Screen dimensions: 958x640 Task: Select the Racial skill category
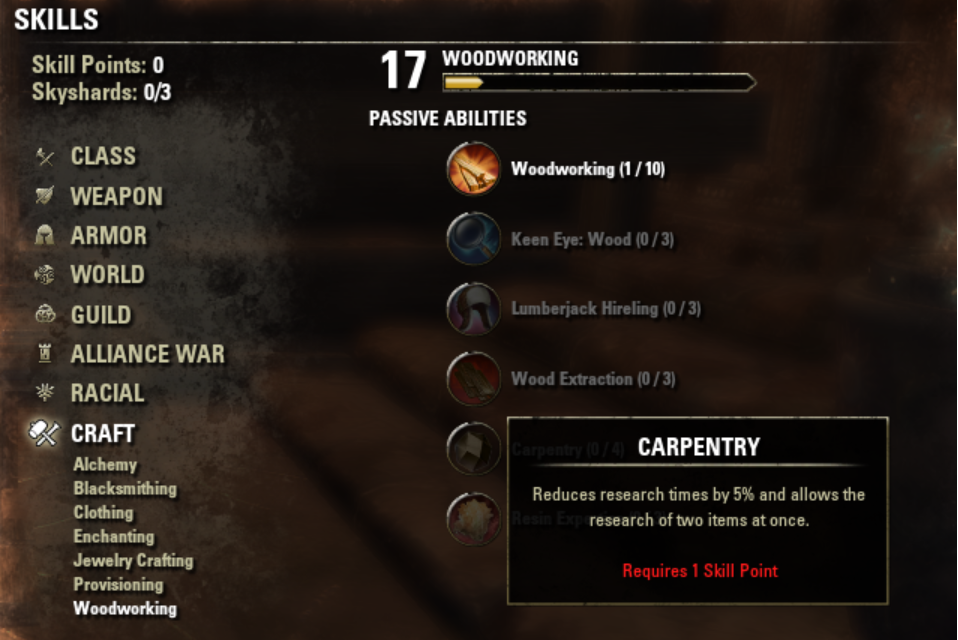tap(107, 394)
